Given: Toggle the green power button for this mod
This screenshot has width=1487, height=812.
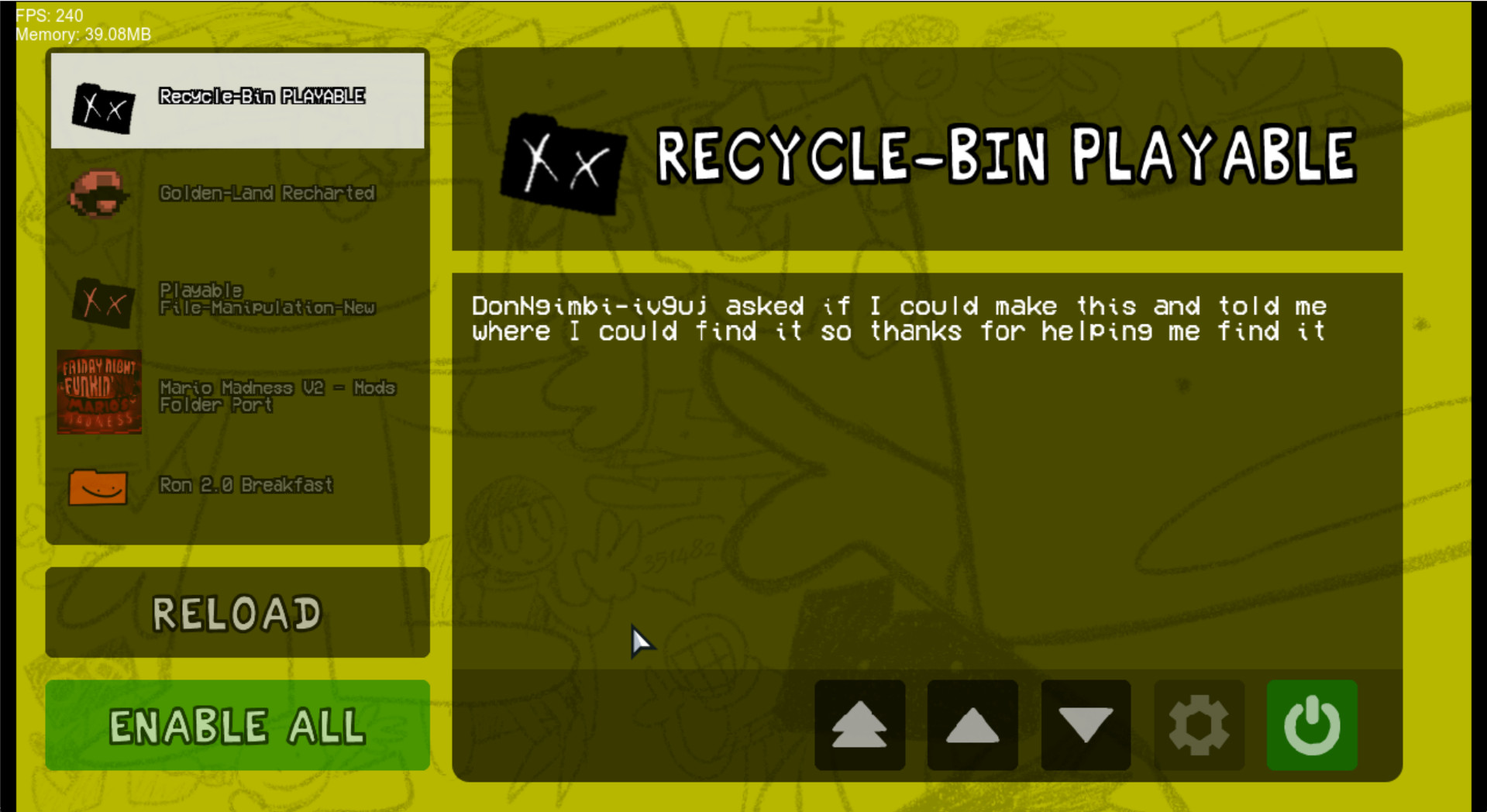Looking at the screenshot, I should tap(1312, 724).
